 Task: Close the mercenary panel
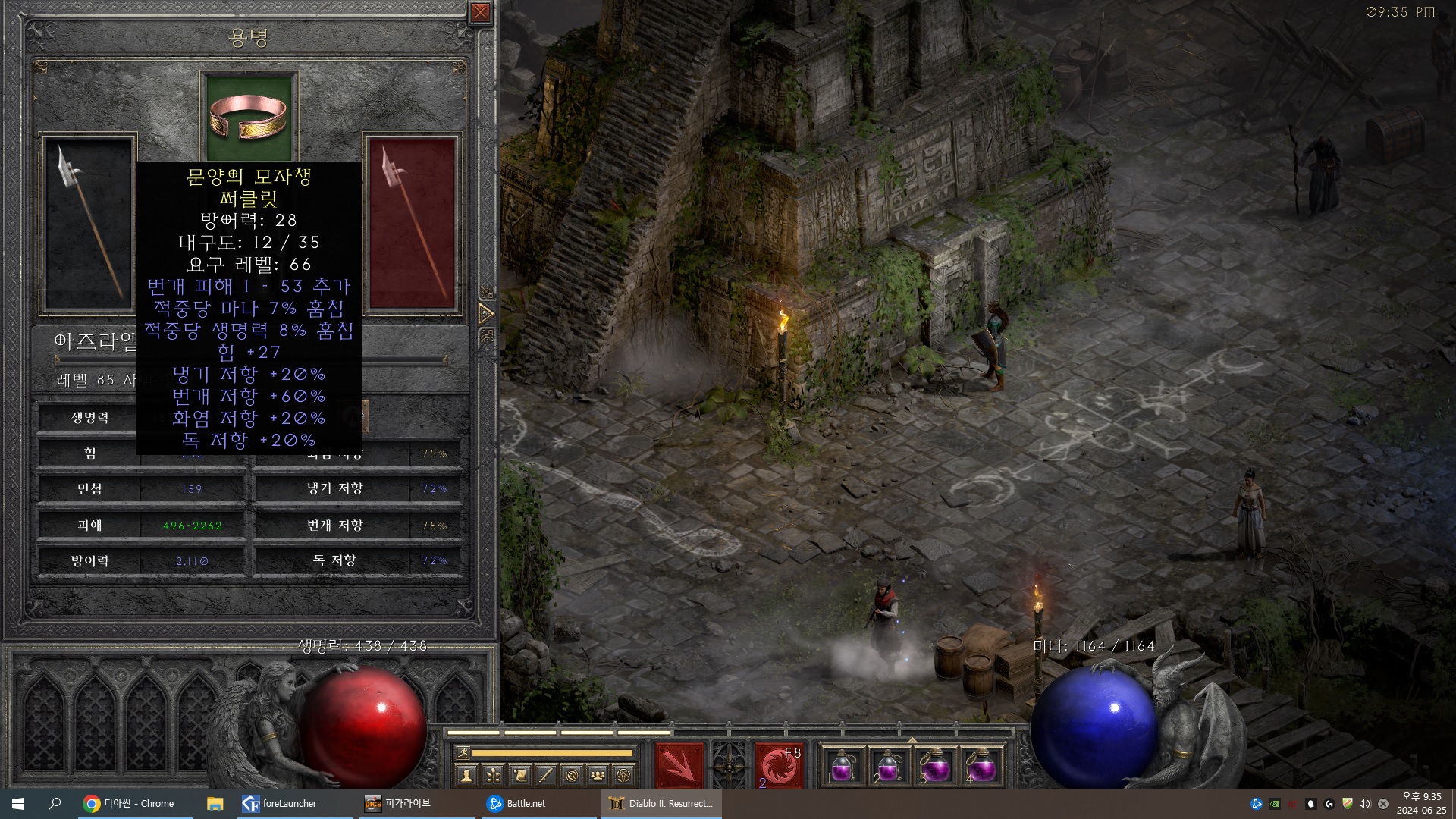480,12
